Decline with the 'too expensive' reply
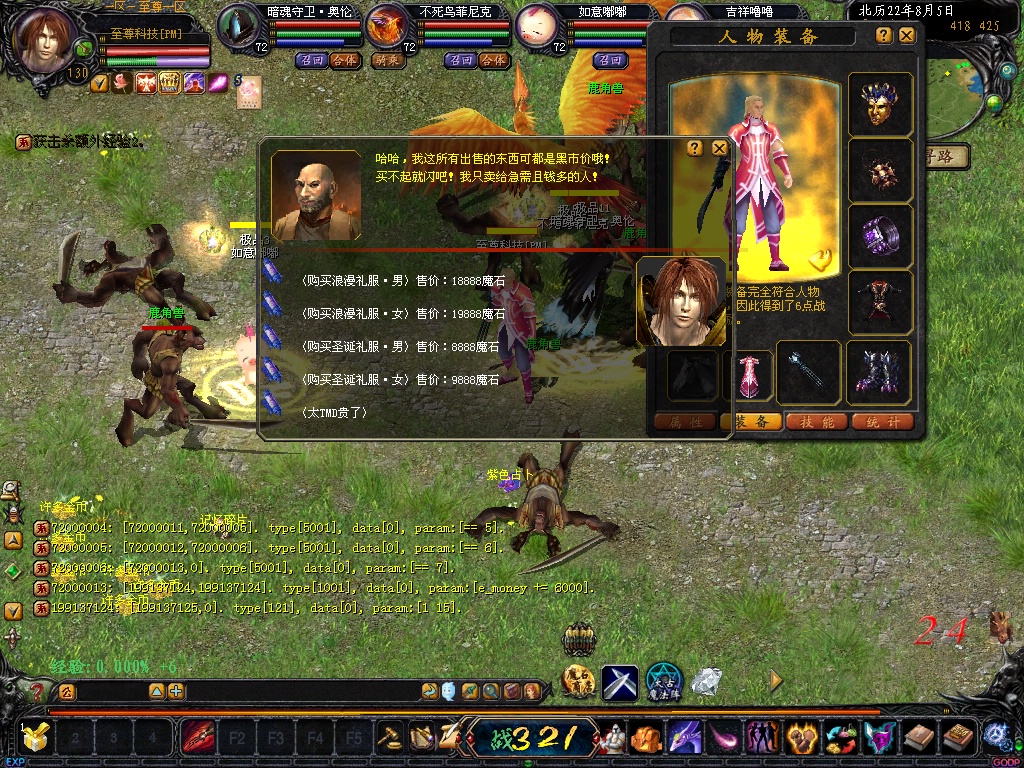 pos(335,412)
